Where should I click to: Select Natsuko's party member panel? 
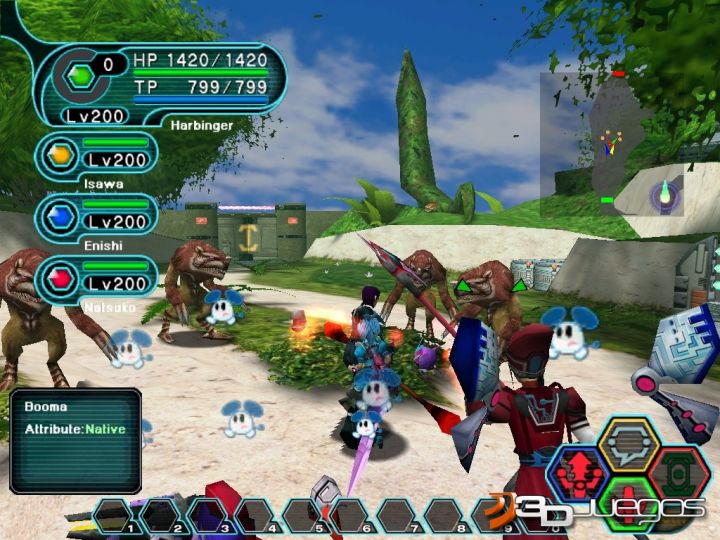95,277
